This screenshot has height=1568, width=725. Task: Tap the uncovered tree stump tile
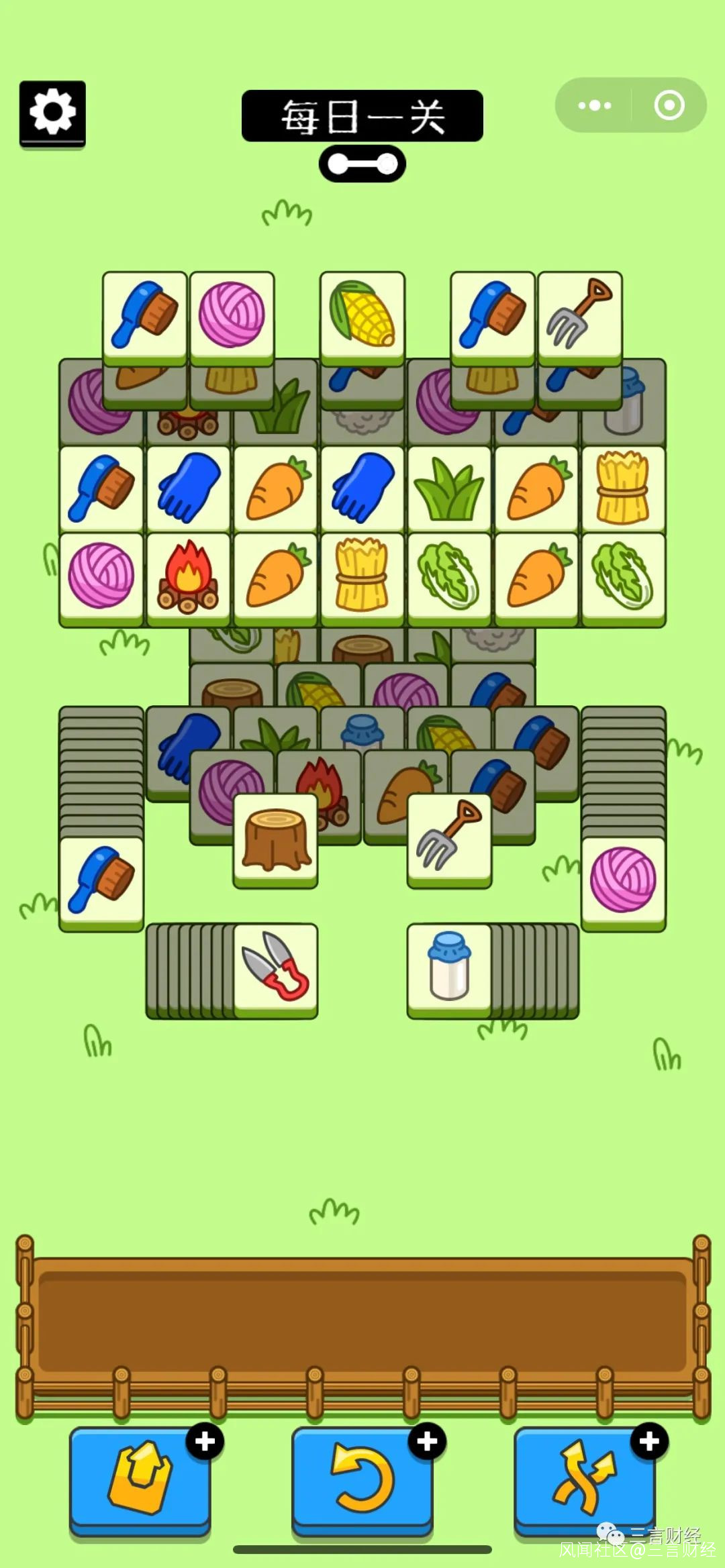click(x=275, y=839)
